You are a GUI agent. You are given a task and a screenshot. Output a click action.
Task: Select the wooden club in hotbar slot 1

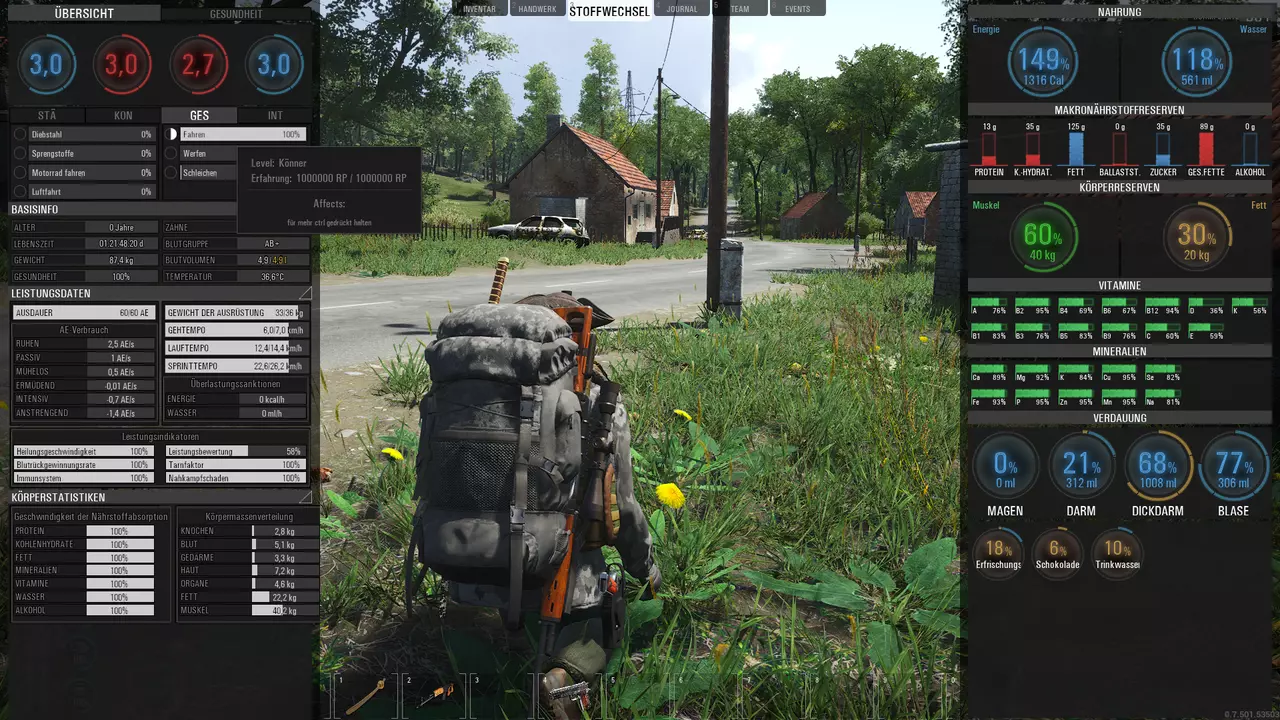pyautogui.click(x=365, y=695)
